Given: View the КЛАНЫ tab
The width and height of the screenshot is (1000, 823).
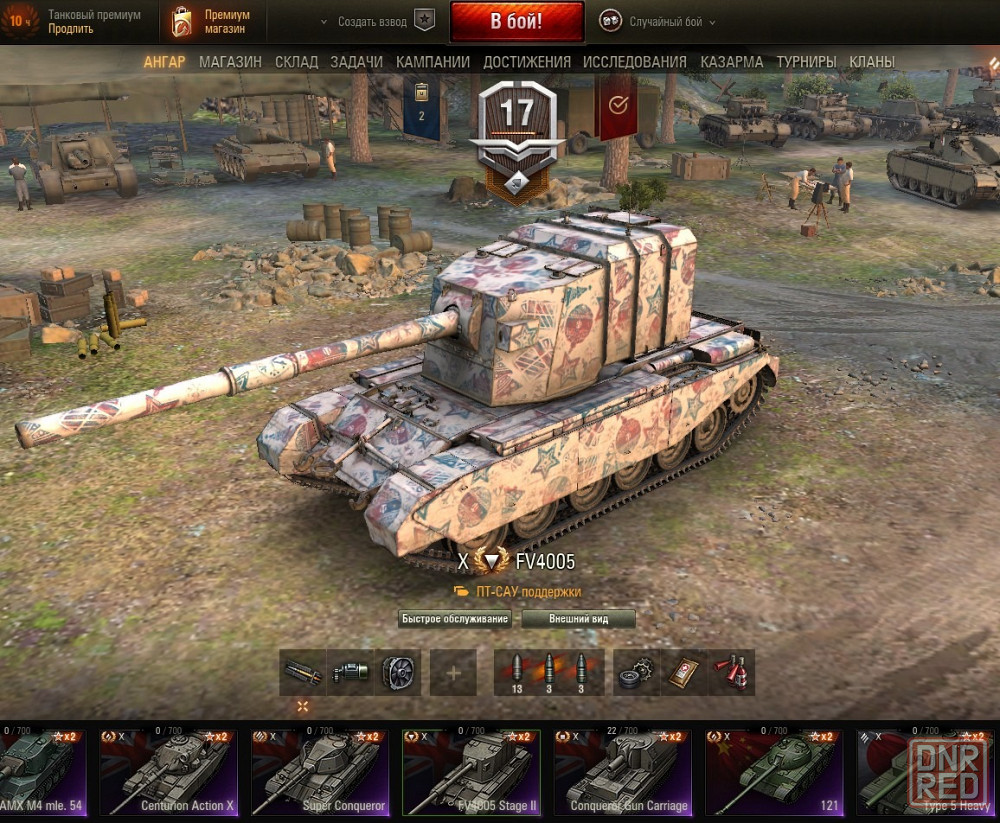Looking at the screenshot, I should click(x=872, y=62).
